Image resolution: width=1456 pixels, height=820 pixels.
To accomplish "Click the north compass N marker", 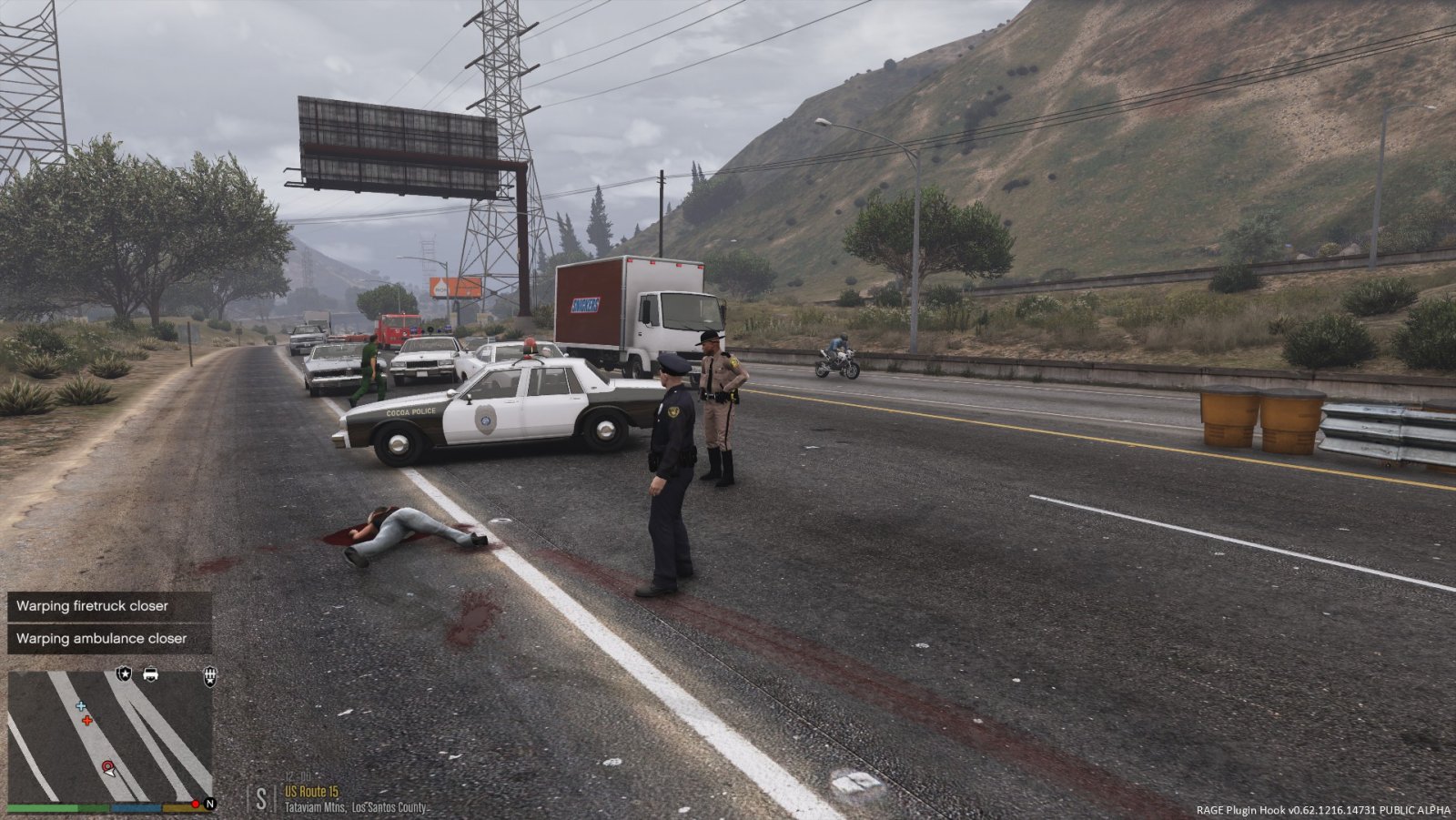I will 209,804.
